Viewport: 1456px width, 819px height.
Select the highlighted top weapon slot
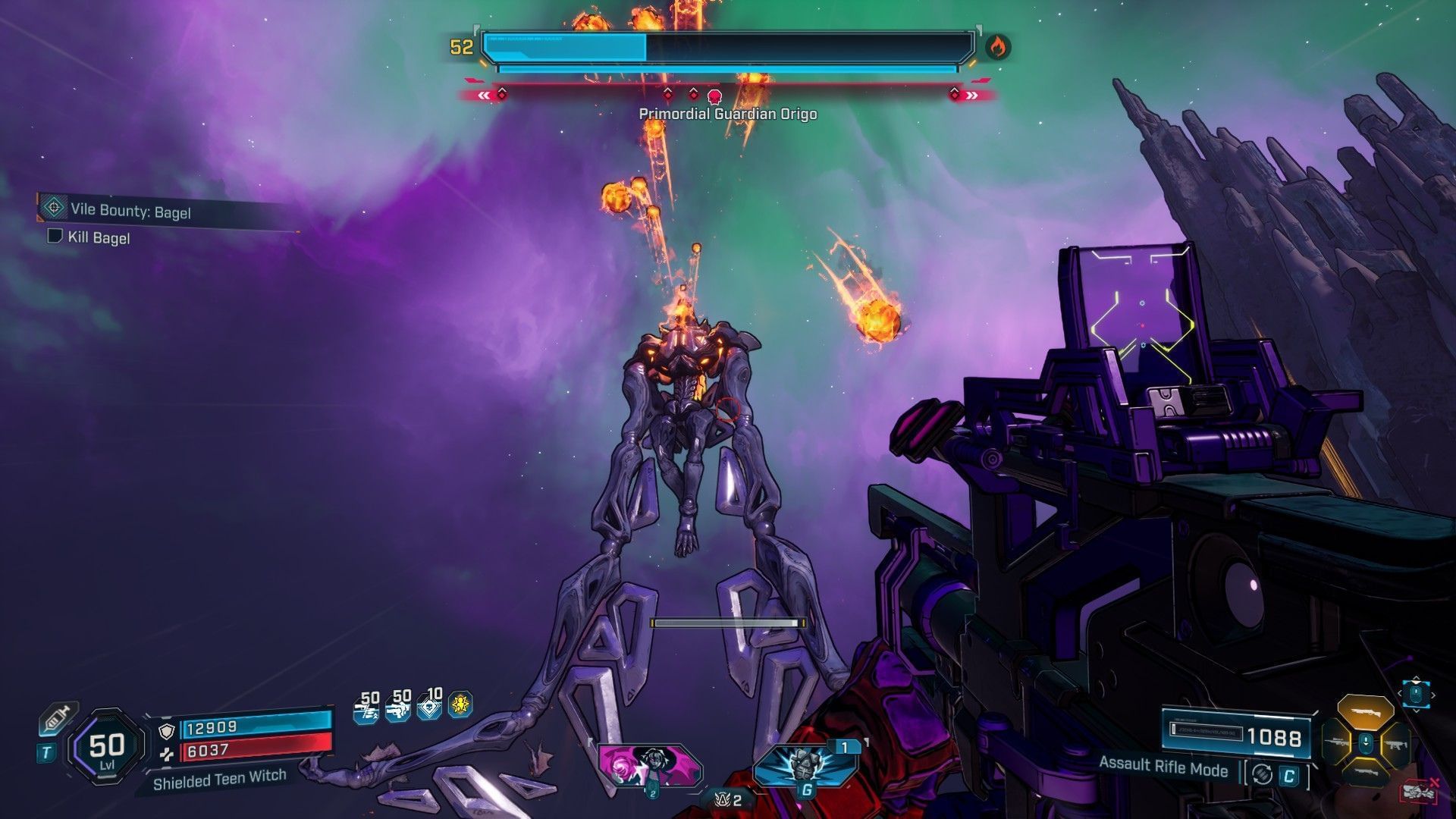tap(1365, 713)
